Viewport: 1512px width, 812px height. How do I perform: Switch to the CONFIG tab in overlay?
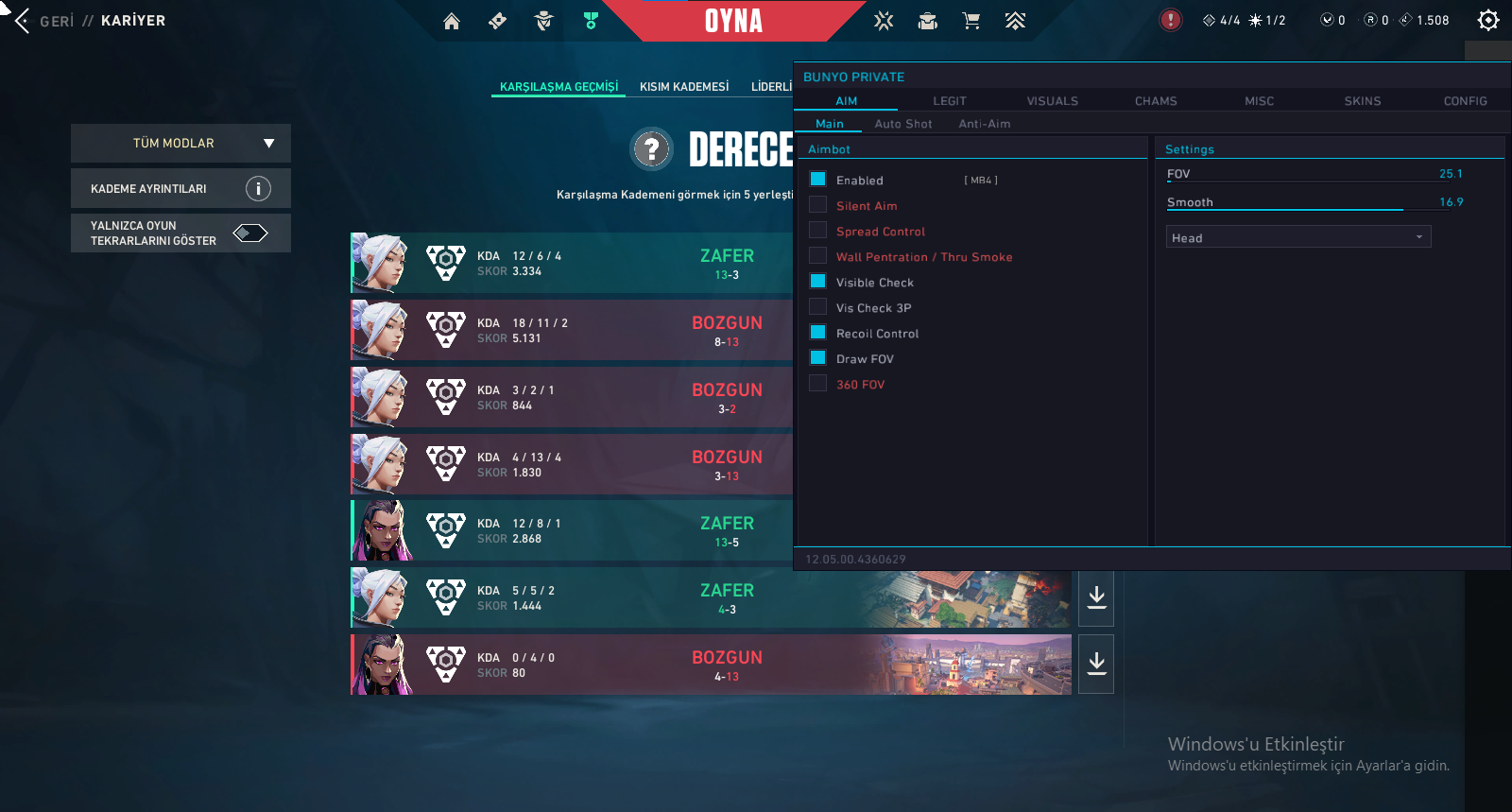[x=1465, y=101]
